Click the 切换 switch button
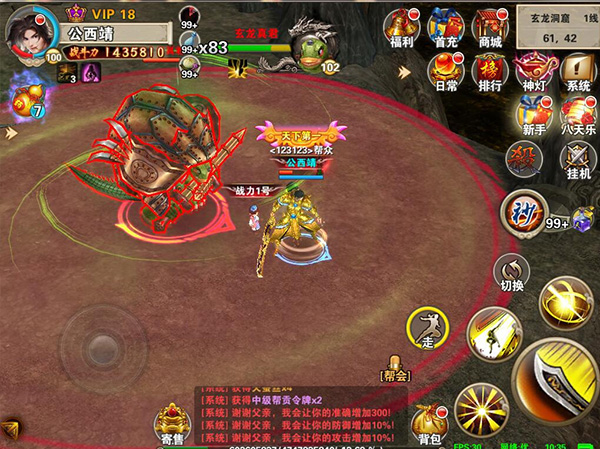This screenshot has height=449, width=600. pyautogui.click(x=512, y=272)
